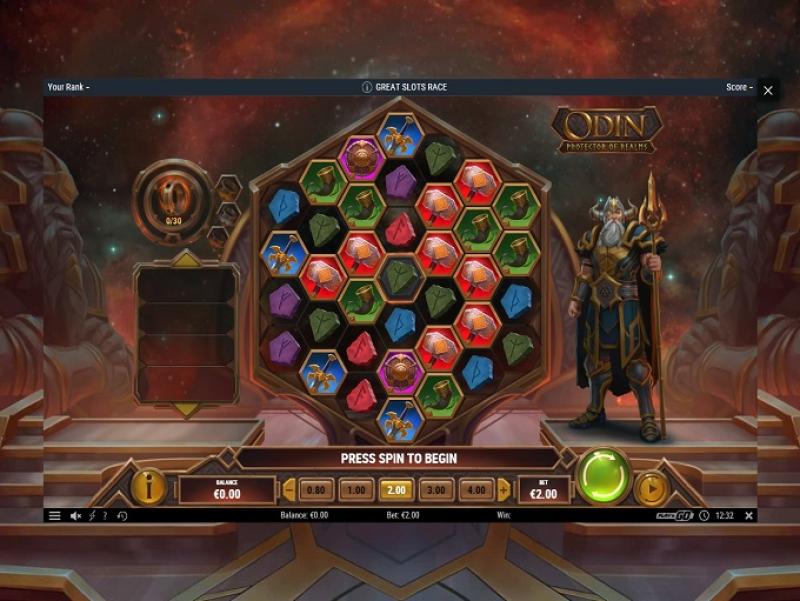Show Great Slots Race info

pyautogui.click(x=367, y=87)
